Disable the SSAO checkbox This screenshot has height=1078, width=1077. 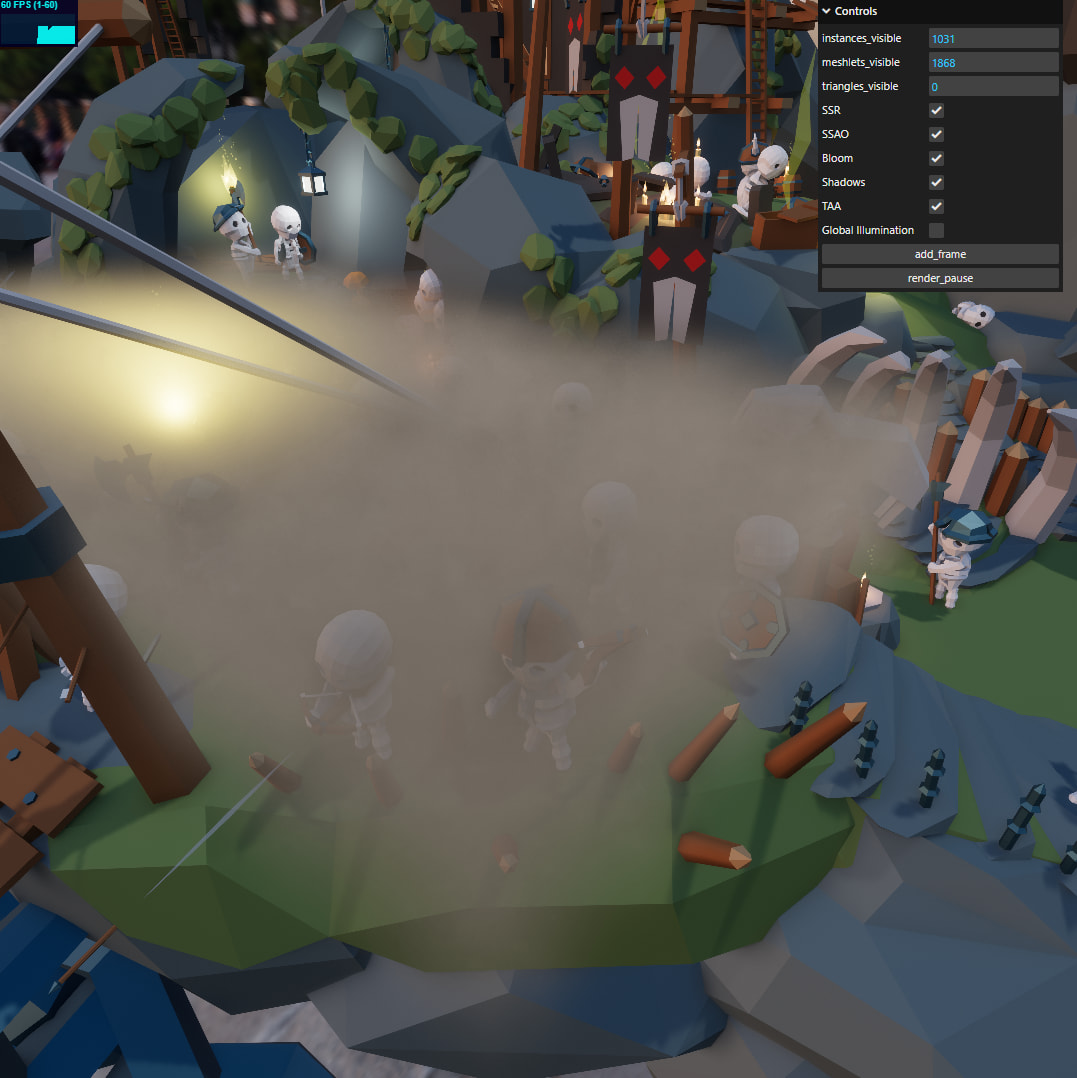coord(936,134)
